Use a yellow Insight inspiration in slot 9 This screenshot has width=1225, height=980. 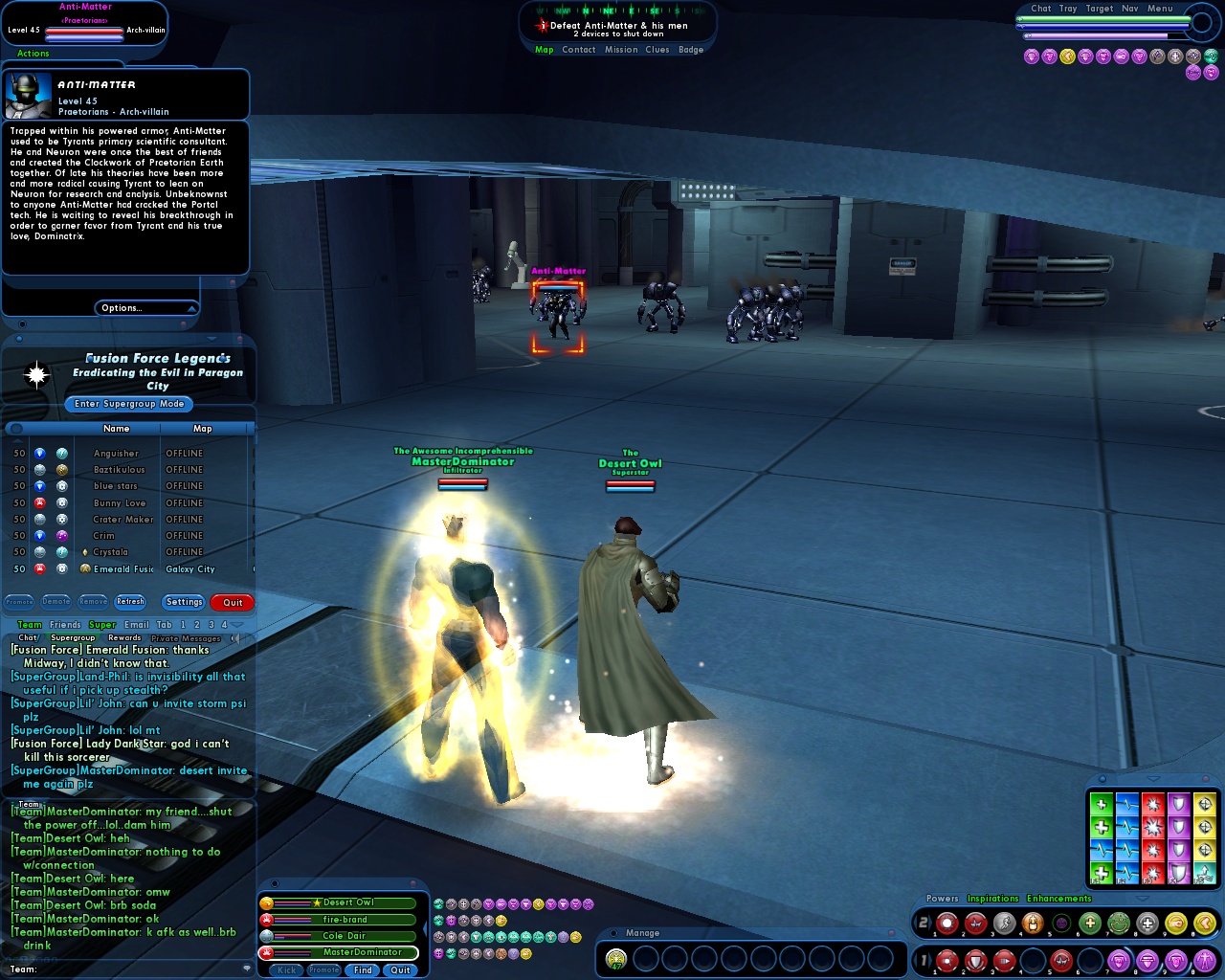(1175, 923)
